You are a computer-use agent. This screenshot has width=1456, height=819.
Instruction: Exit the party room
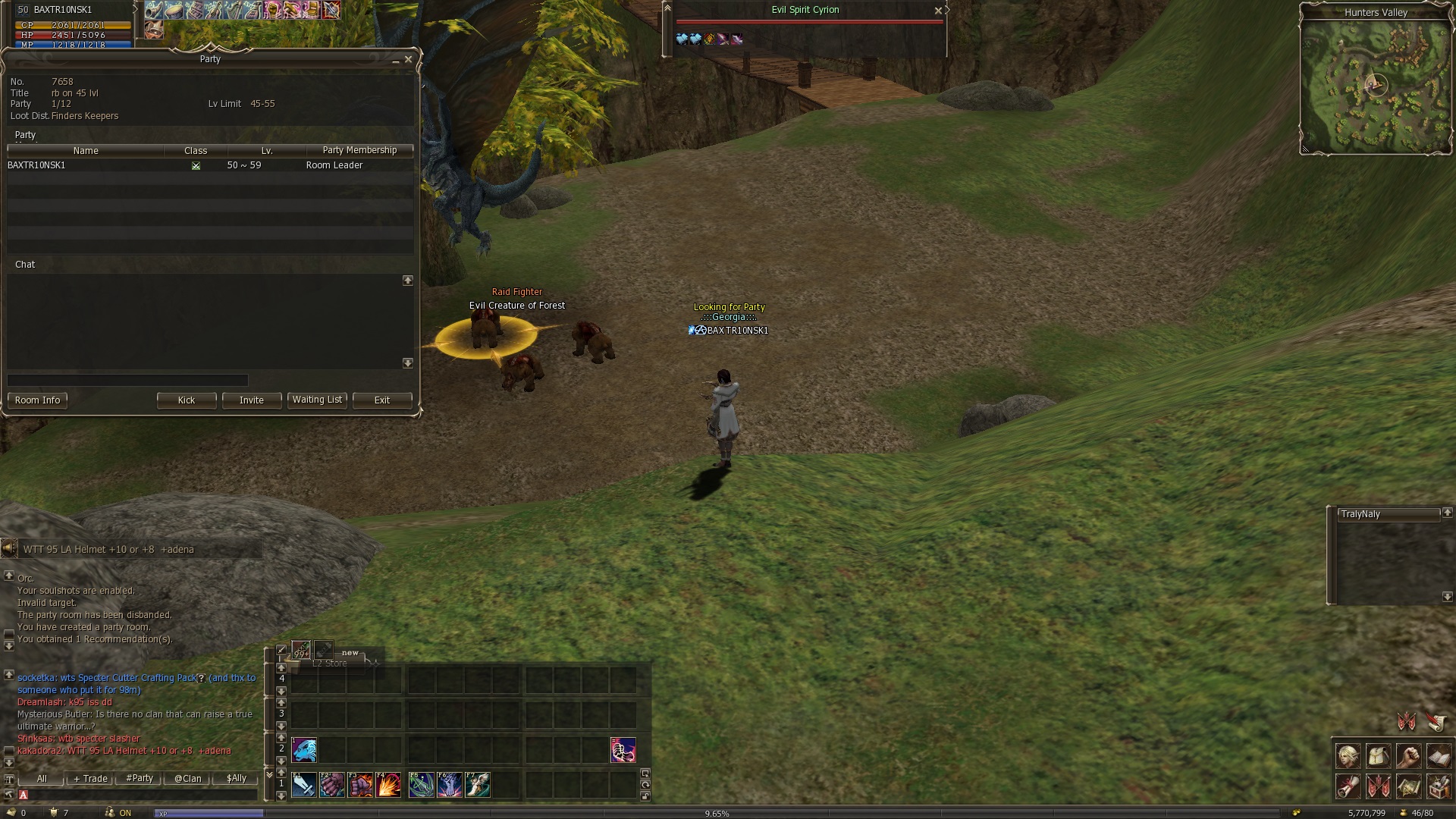click(x=382, y=400)
